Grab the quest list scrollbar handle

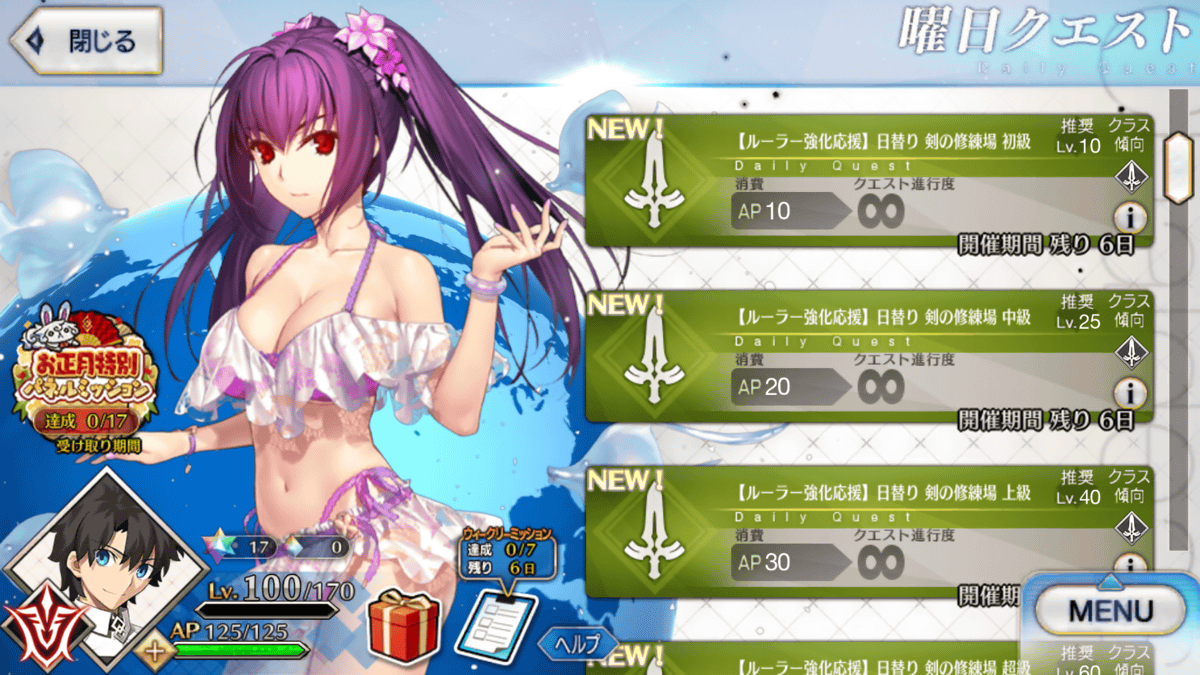point(1179,155)
